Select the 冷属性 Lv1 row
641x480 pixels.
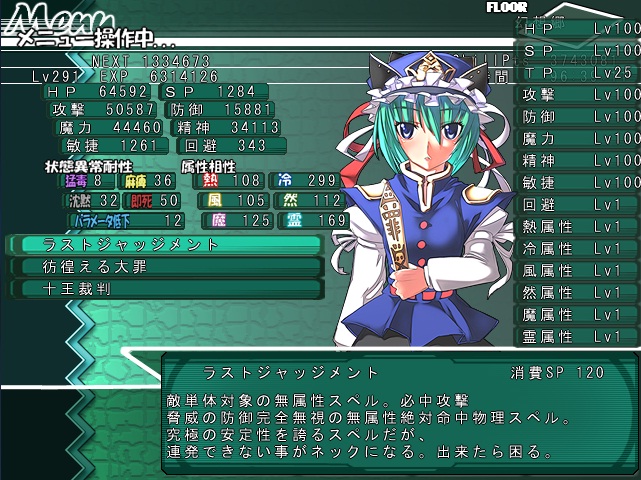(x=578, y=248)
